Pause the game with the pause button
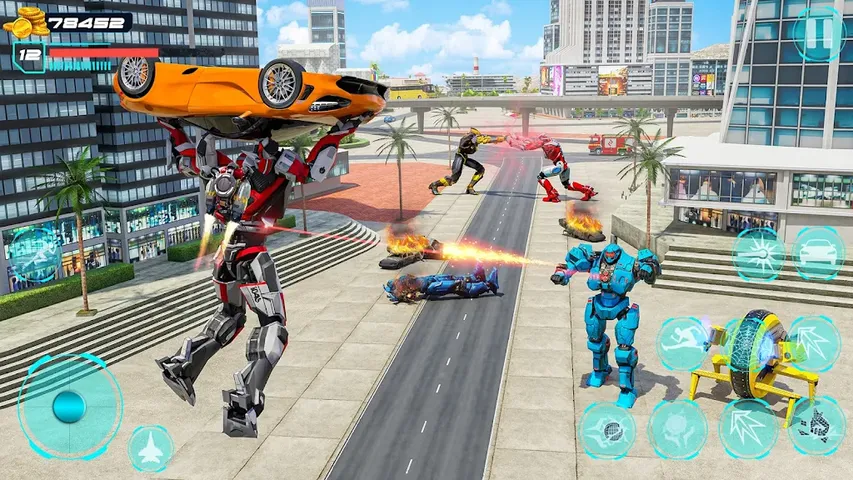The image size is (853, 480). pyautogui.click(x=818, y=34)
